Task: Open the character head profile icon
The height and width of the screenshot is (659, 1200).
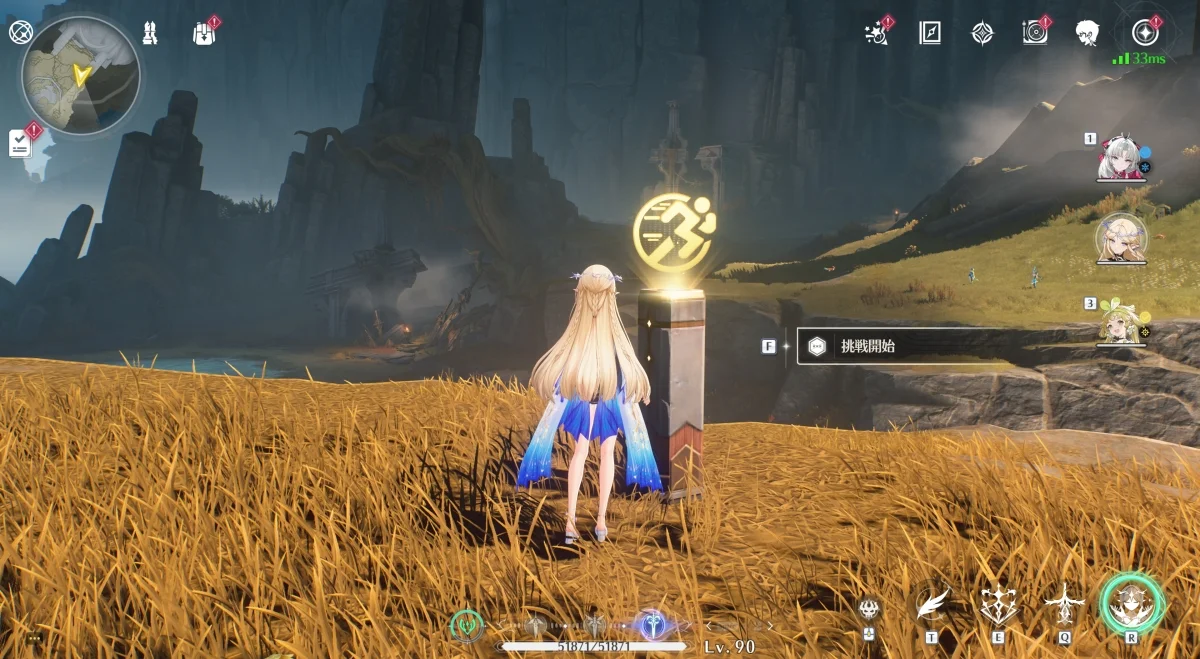Action: tap(1087, 33)
